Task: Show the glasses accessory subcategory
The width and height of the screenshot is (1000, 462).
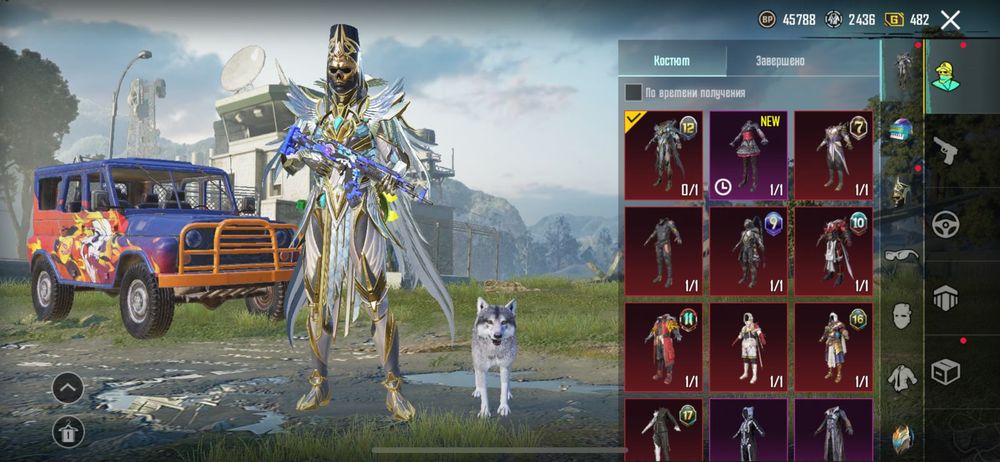Action: (x=902, y=254)
